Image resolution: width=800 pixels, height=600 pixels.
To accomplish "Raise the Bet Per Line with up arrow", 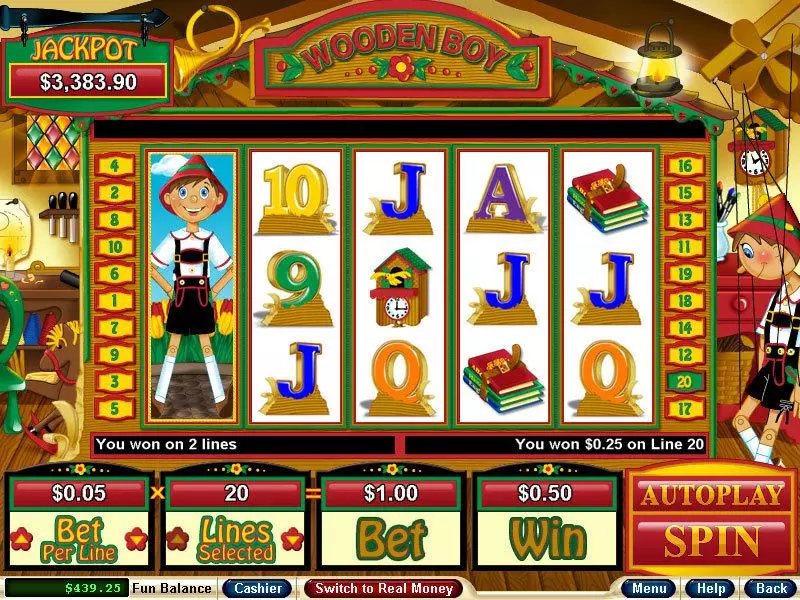I will pos(20,540).
